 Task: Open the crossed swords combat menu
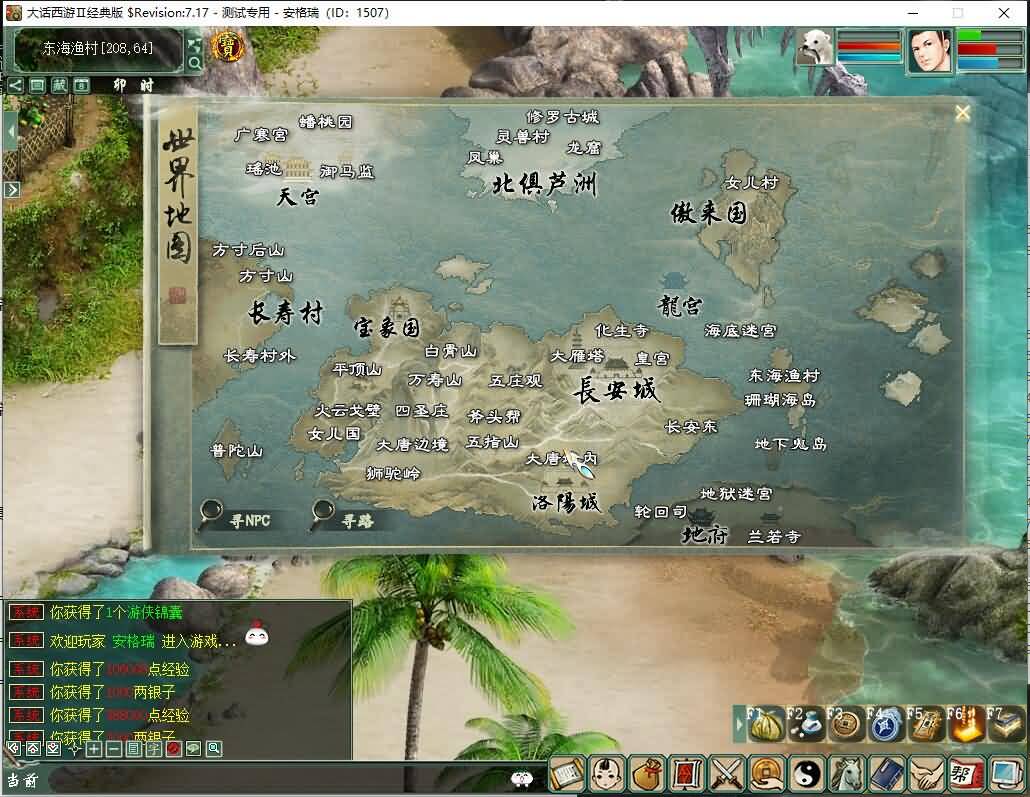(727, 775)
